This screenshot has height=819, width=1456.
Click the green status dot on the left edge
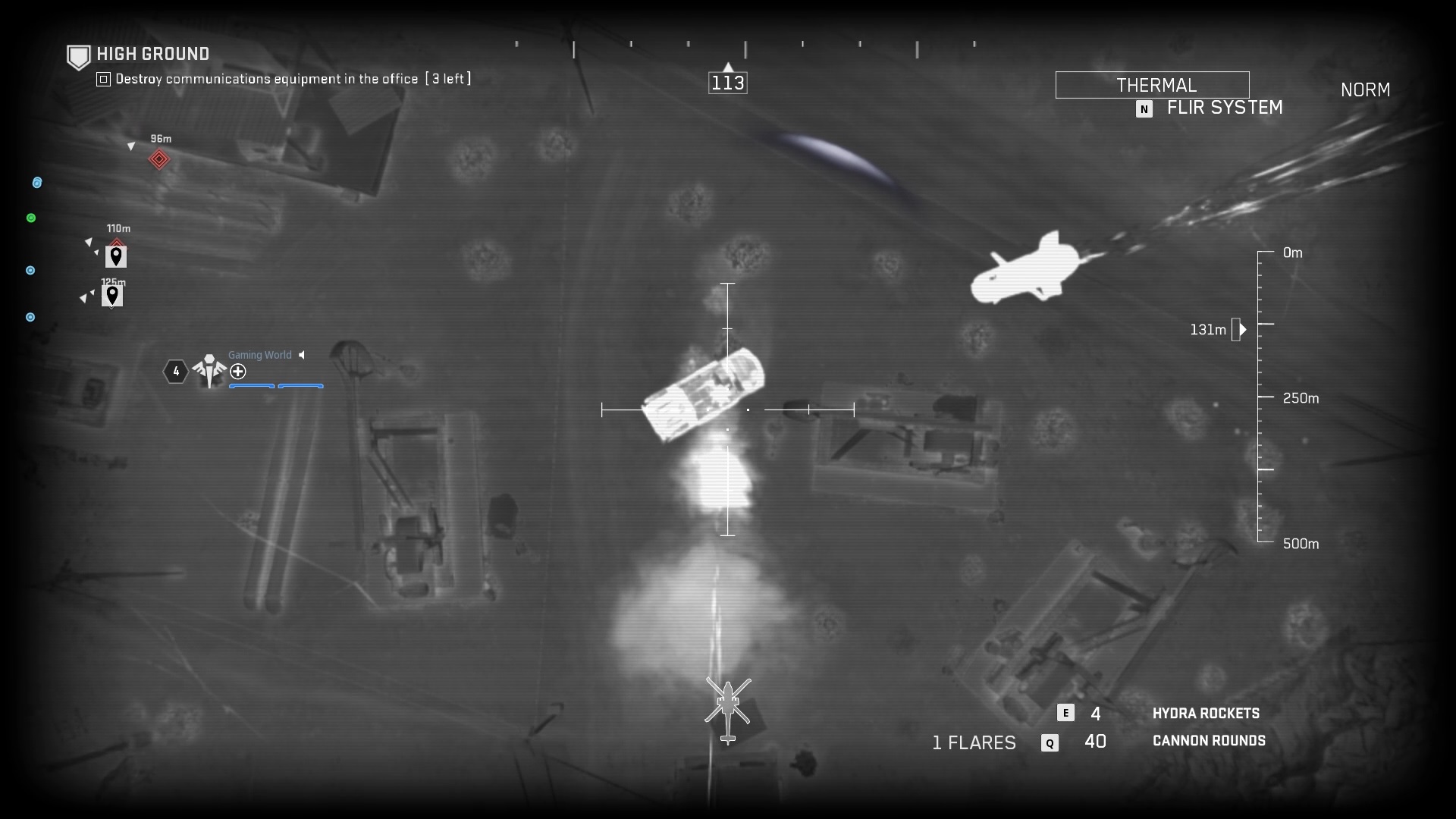(x=31, y=218)
